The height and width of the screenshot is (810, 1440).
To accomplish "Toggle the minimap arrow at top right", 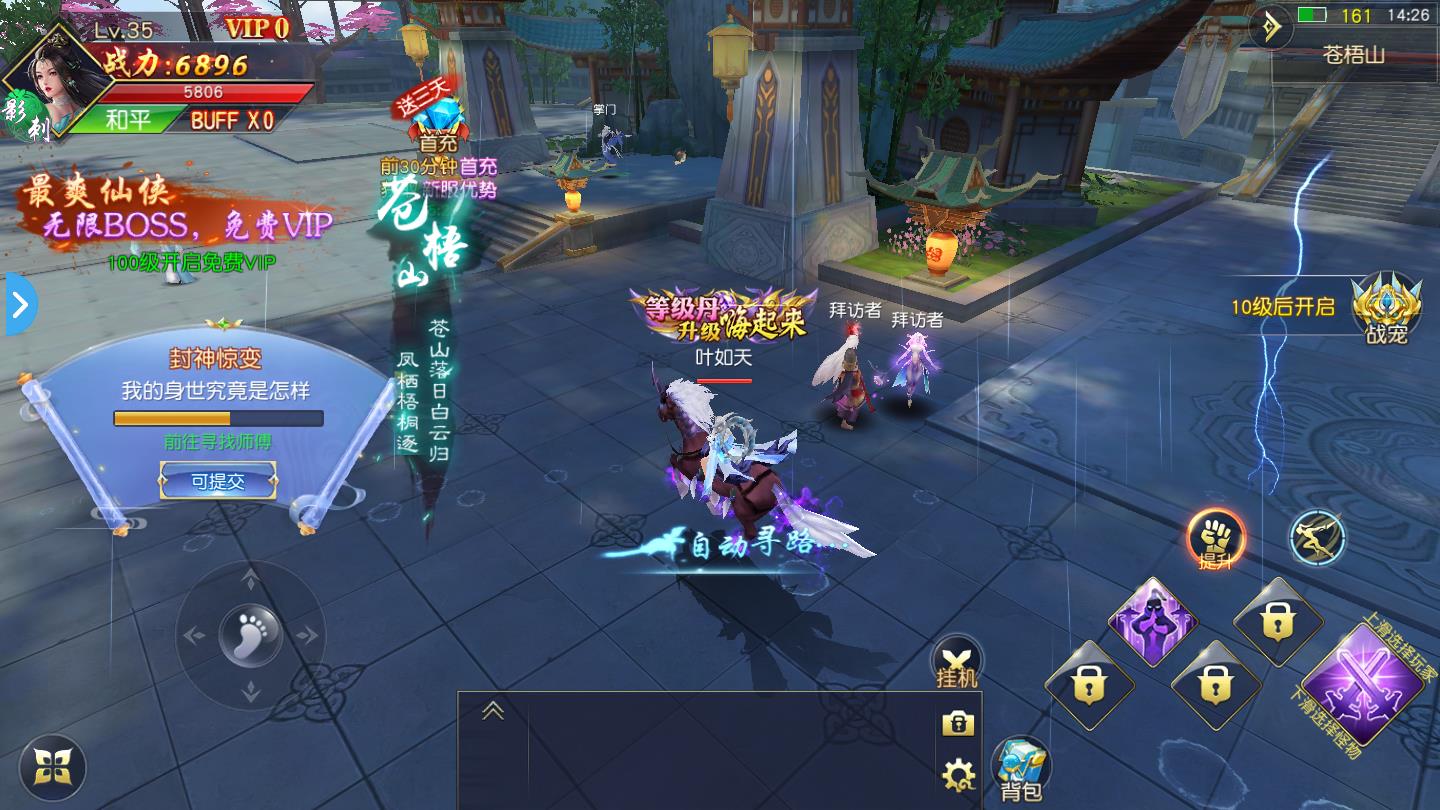I will click(1271, 26).
